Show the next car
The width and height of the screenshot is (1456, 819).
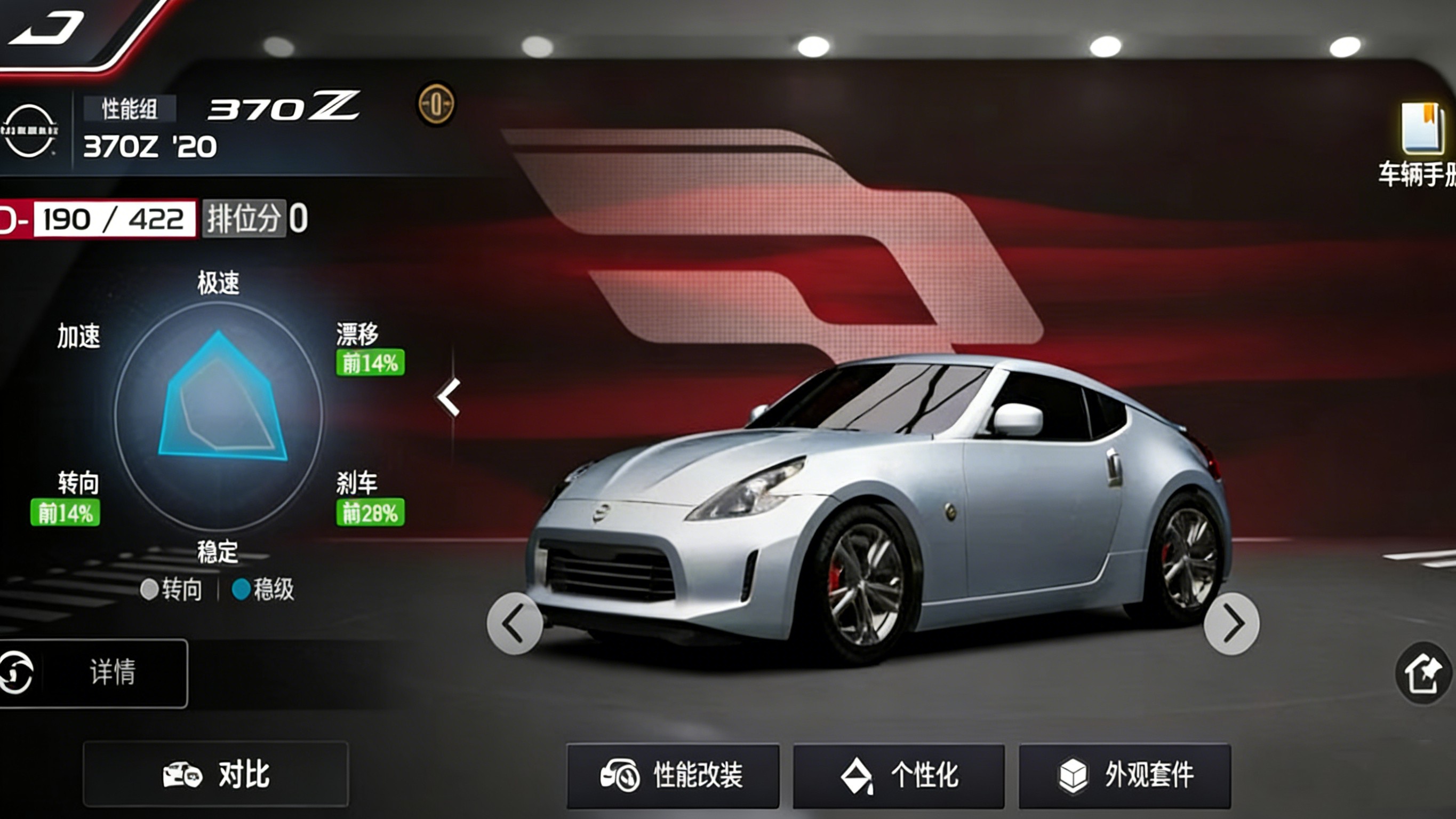click(1231, 624)
